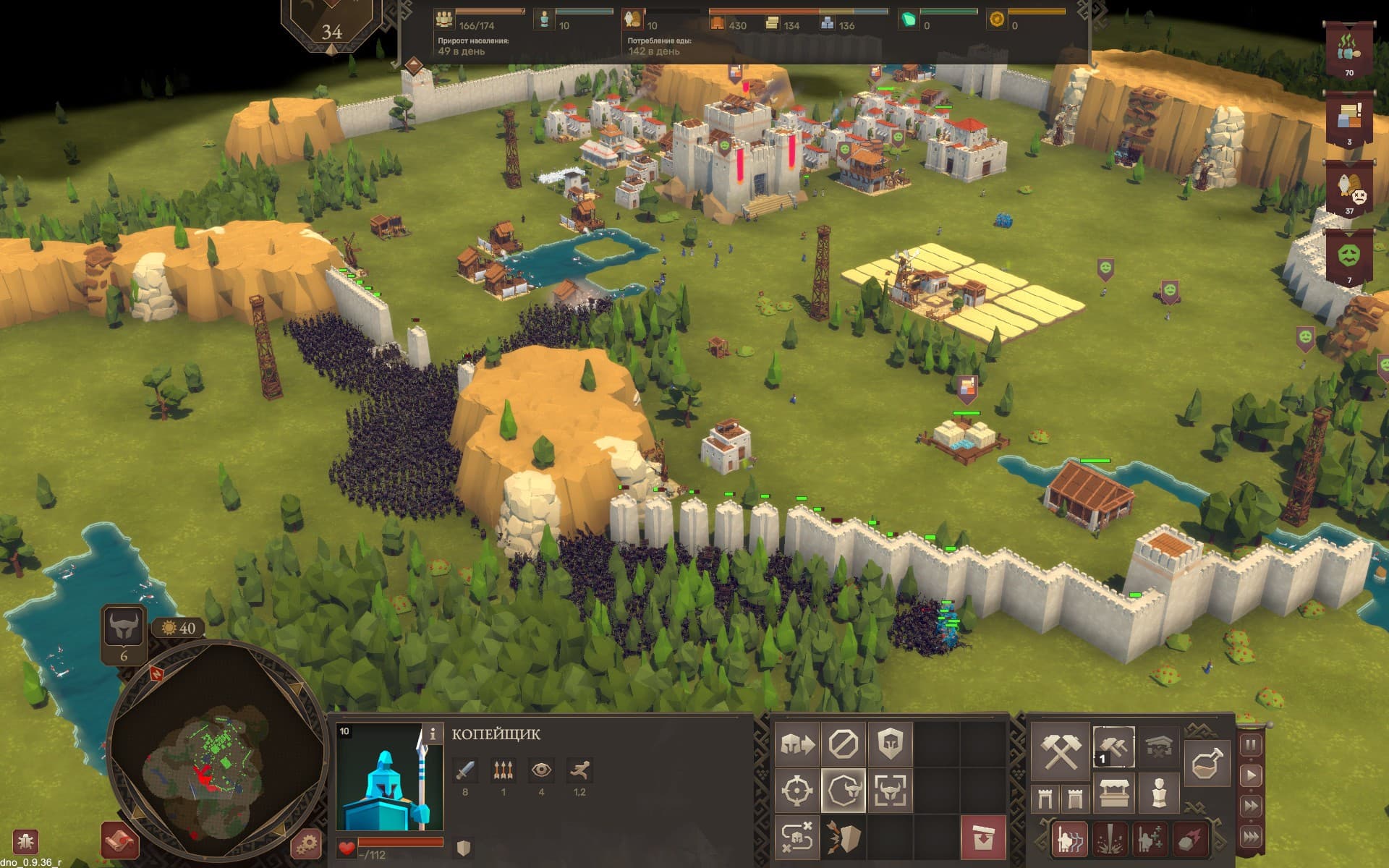This screenshot has height=868, width=1389.
Task: Select the market stall building category
Action: pyautogui.click(x=1115, y=793)
